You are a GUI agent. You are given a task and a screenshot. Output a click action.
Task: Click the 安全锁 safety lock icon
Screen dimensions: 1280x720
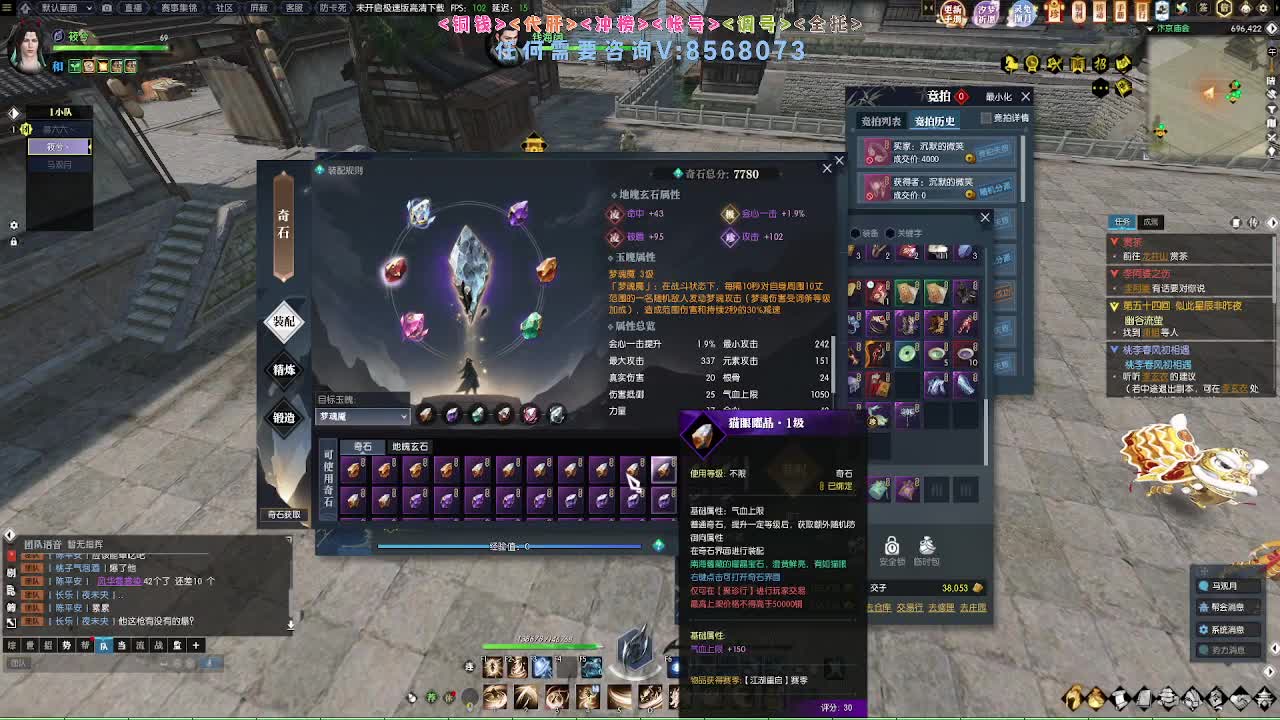(891, 547)
